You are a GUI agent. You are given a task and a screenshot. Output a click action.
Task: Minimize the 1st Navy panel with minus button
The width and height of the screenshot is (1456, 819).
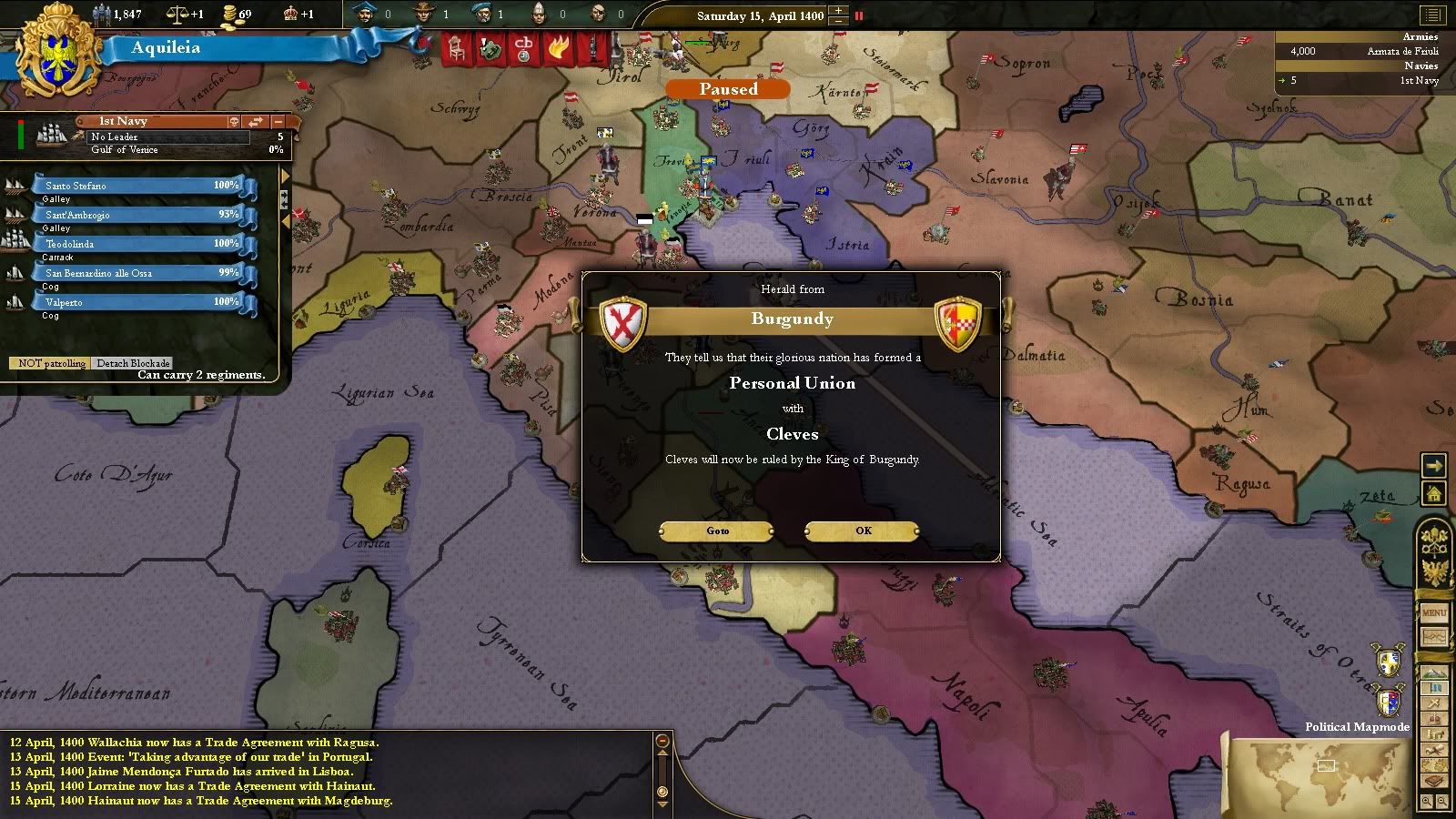pyautogui.click(x=278, y=121)
